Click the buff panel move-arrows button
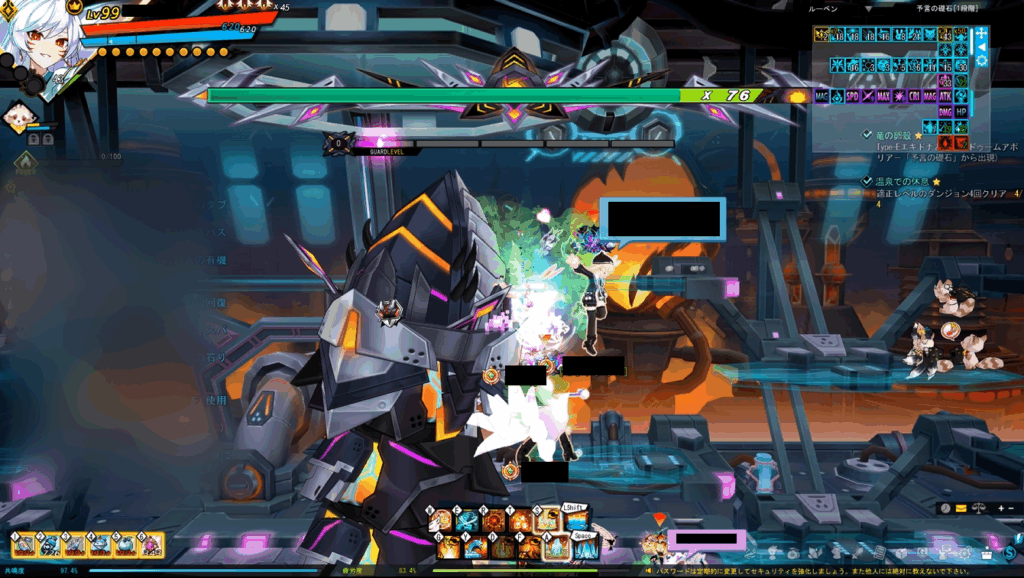Viewport: 1024px width, 578px height. tap(981, 33)
